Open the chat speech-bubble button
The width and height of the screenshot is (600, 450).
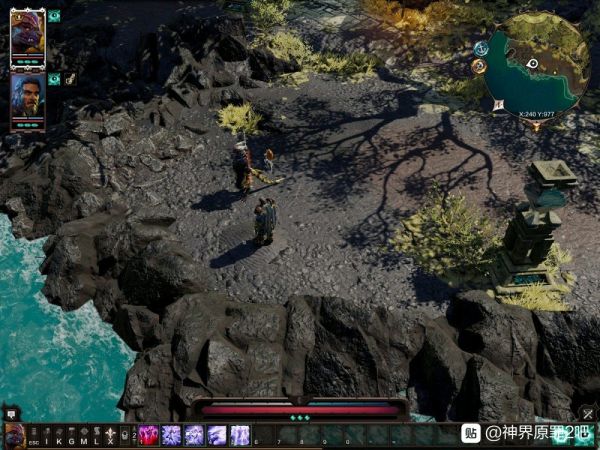12,413
